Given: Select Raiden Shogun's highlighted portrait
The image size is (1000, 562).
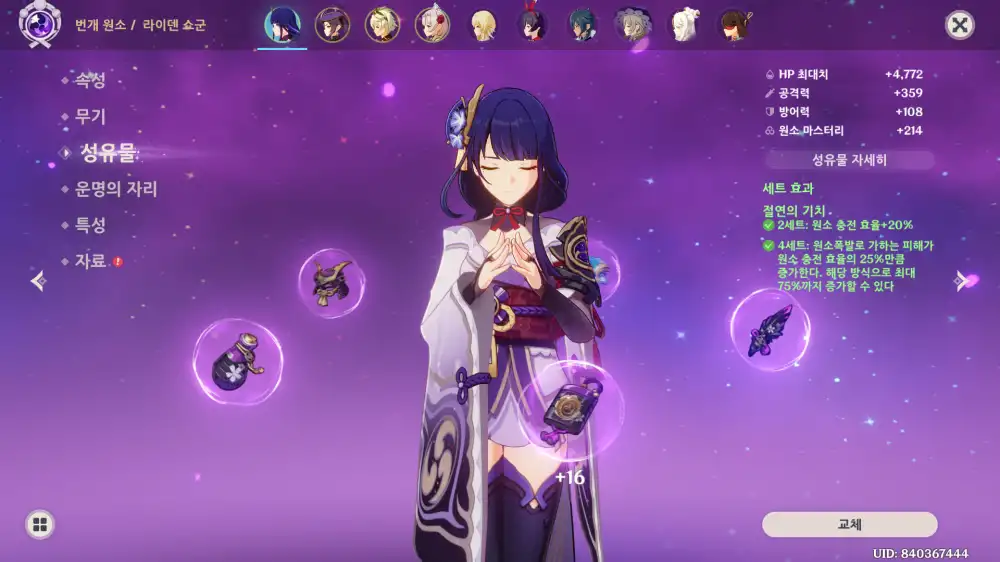Looking at the screenshot, I should [282, 25].
